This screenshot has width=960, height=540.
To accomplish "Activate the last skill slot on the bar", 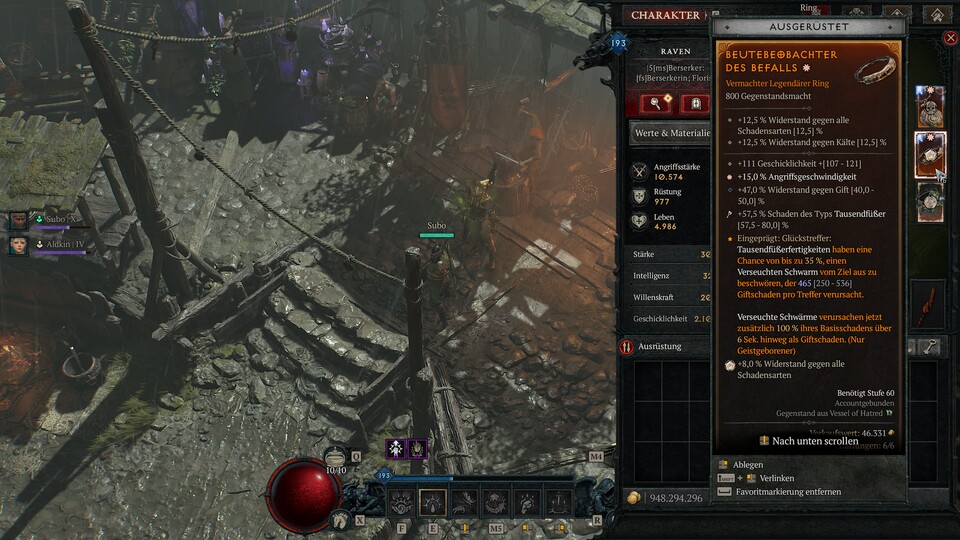I will (561, 502).
